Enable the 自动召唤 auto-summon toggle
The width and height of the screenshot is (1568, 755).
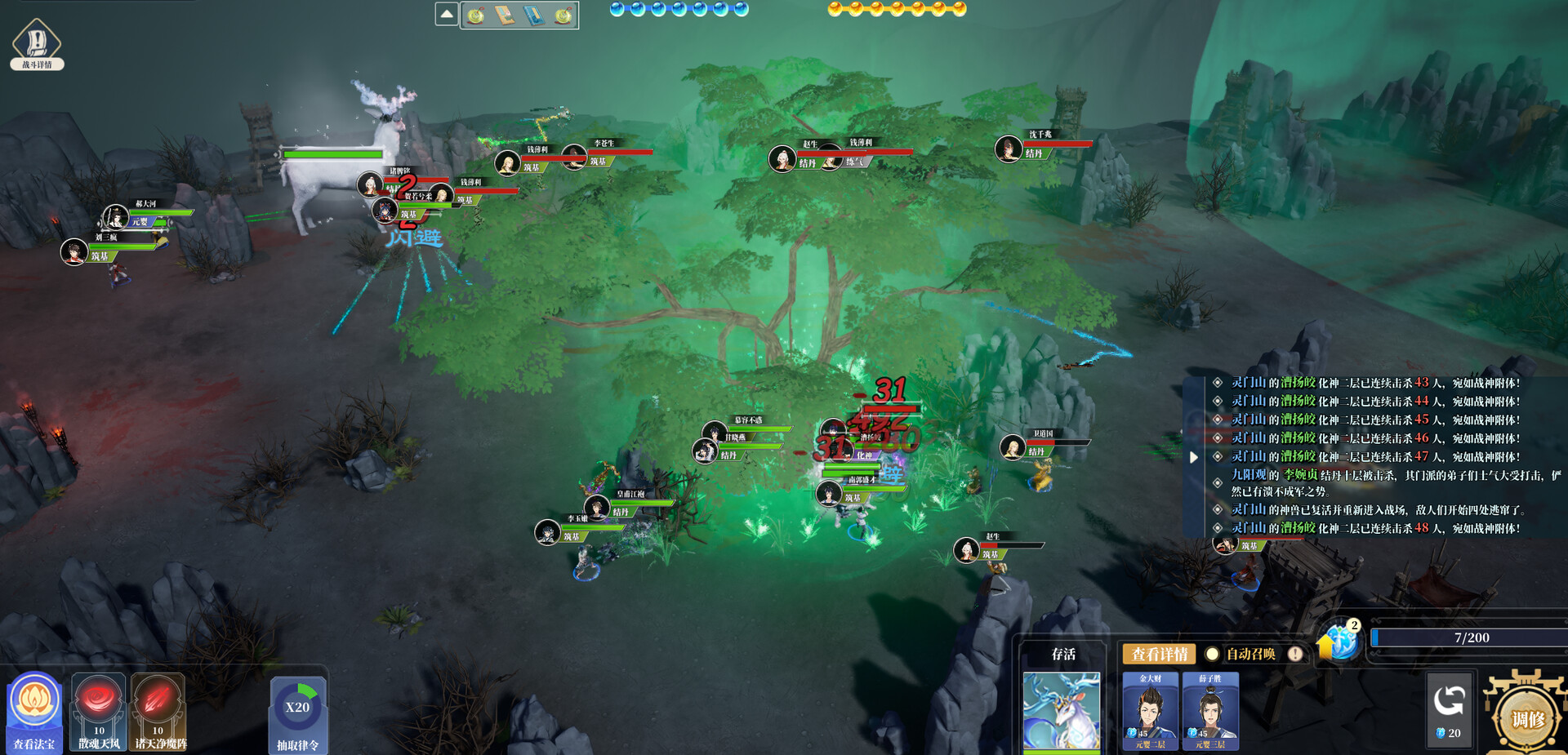(x=1212, y=654)
